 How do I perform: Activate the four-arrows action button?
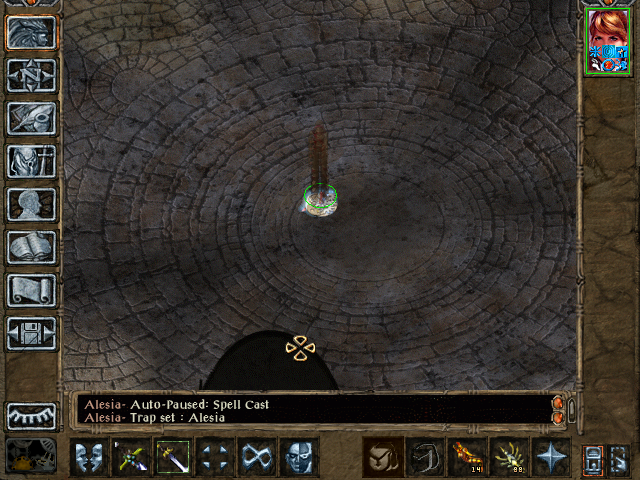tap(215, 458)
